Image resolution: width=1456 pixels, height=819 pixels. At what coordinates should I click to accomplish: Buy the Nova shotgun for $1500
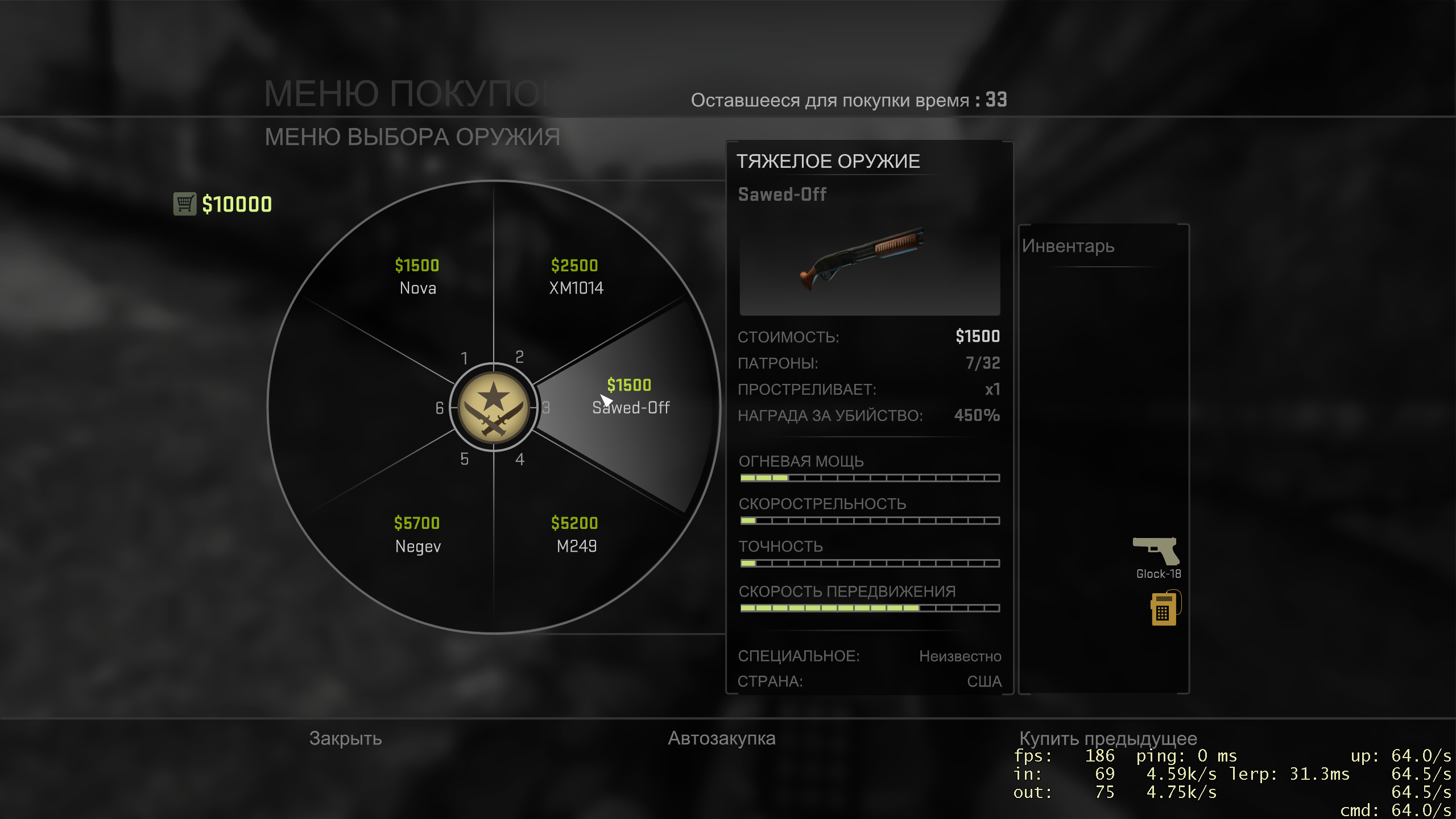click(417, 277)
